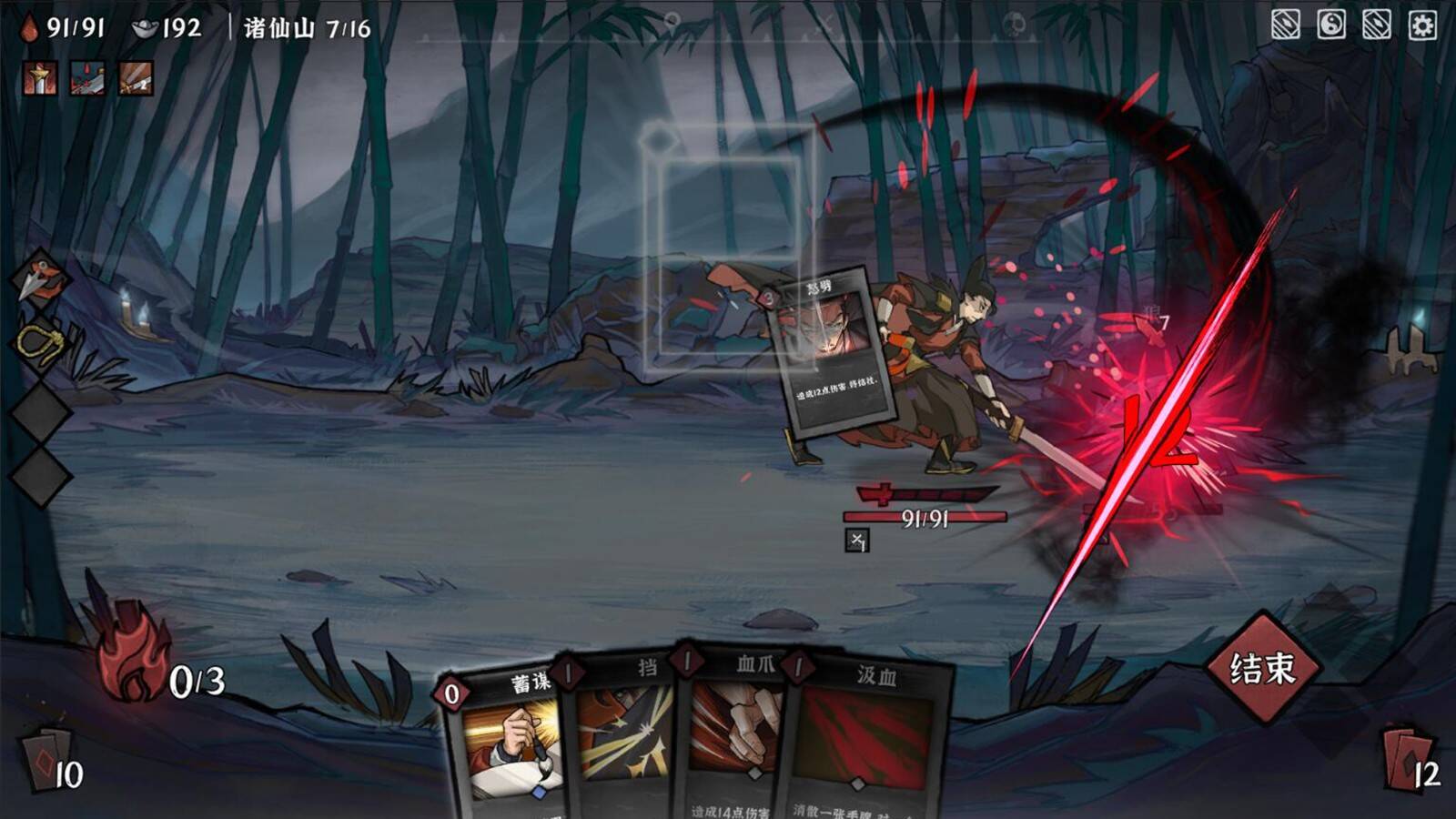Open the settings gear menu
The height and width of the screenshot is (819, 1456).
point(1422,25)
